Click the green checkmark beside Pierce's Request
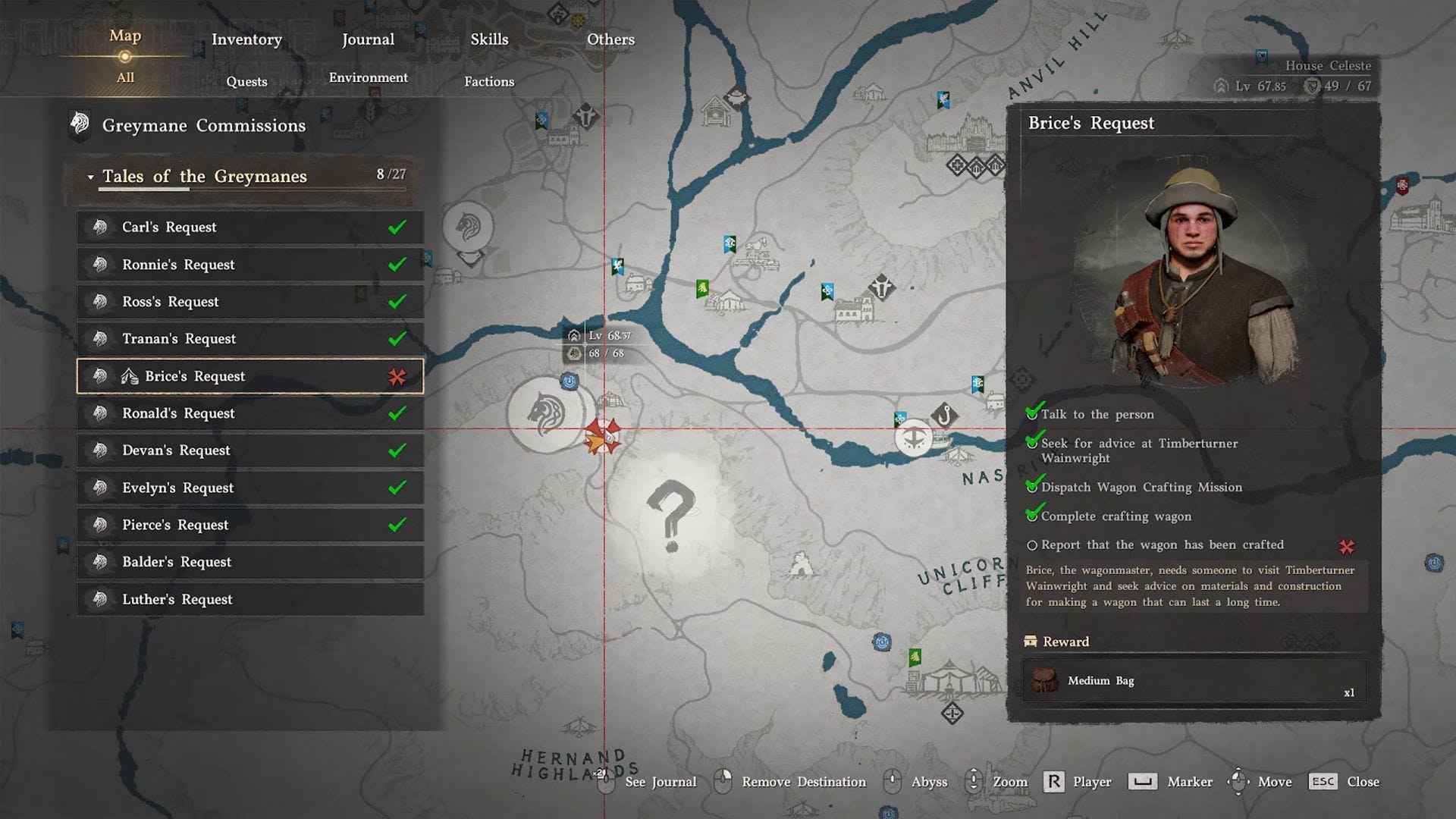The image size is (1456, 819). [397, 524]
